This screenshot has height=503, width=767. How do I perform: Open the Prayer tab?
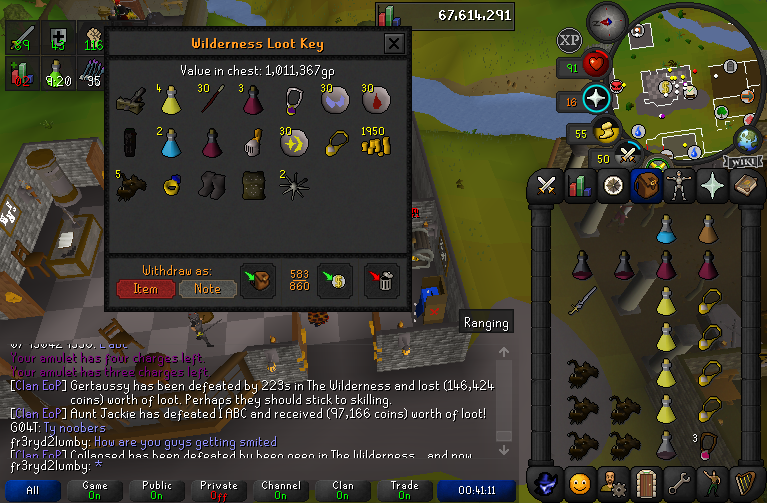715,185
